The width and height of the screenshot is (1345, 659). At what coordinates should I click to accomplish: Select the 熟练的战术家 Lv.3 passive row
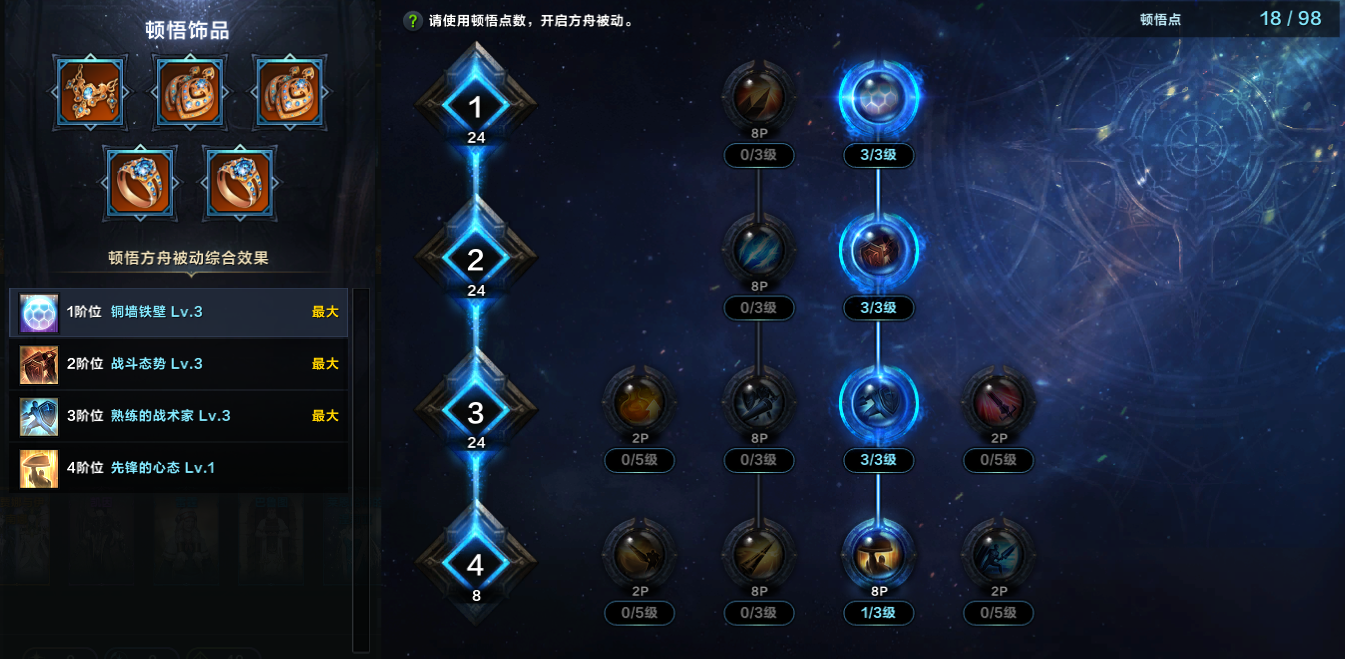pyautogui.click(x=180, y=416)
